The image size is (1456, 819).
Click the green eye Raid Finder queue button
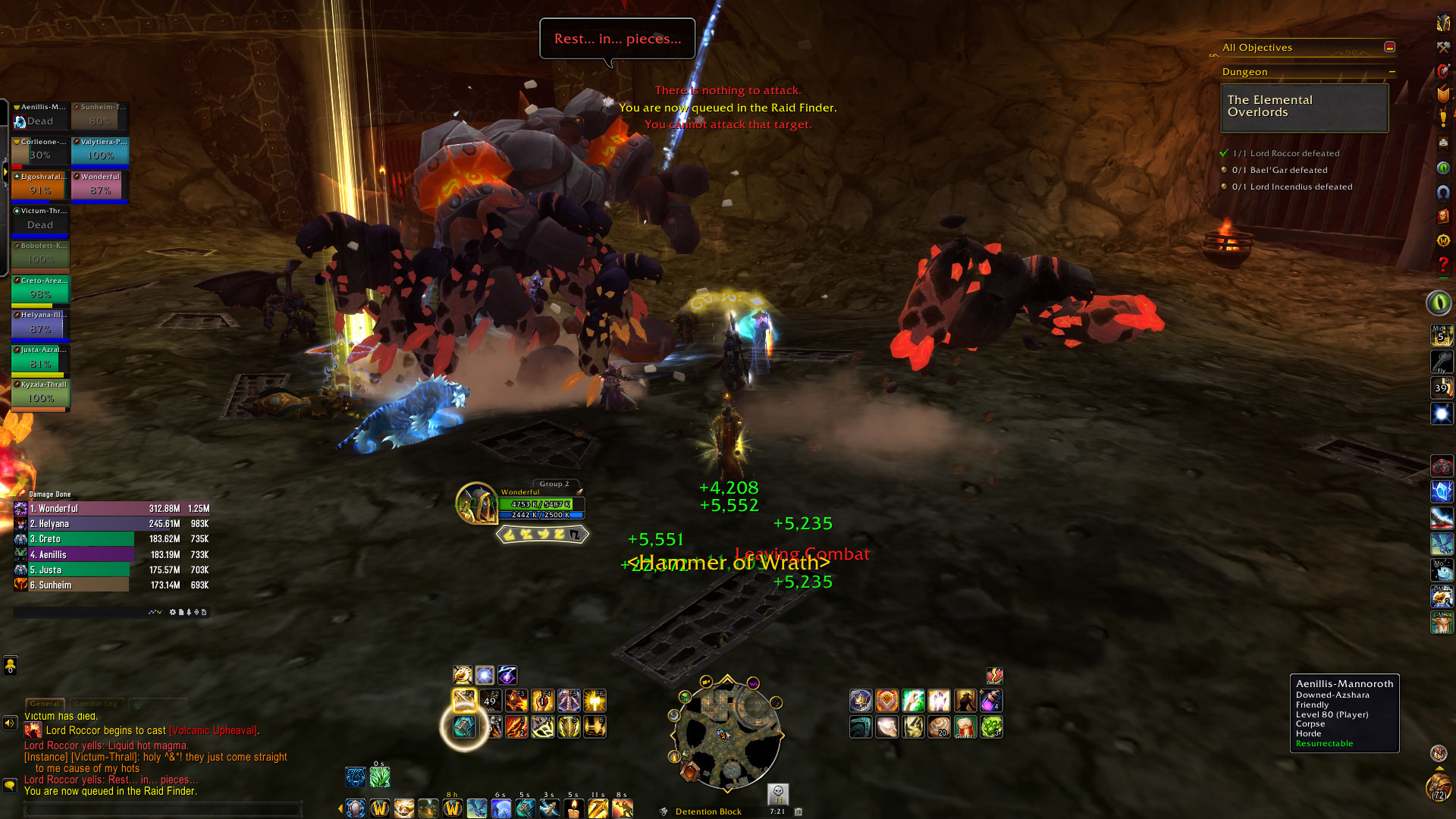coord(1439,303)
